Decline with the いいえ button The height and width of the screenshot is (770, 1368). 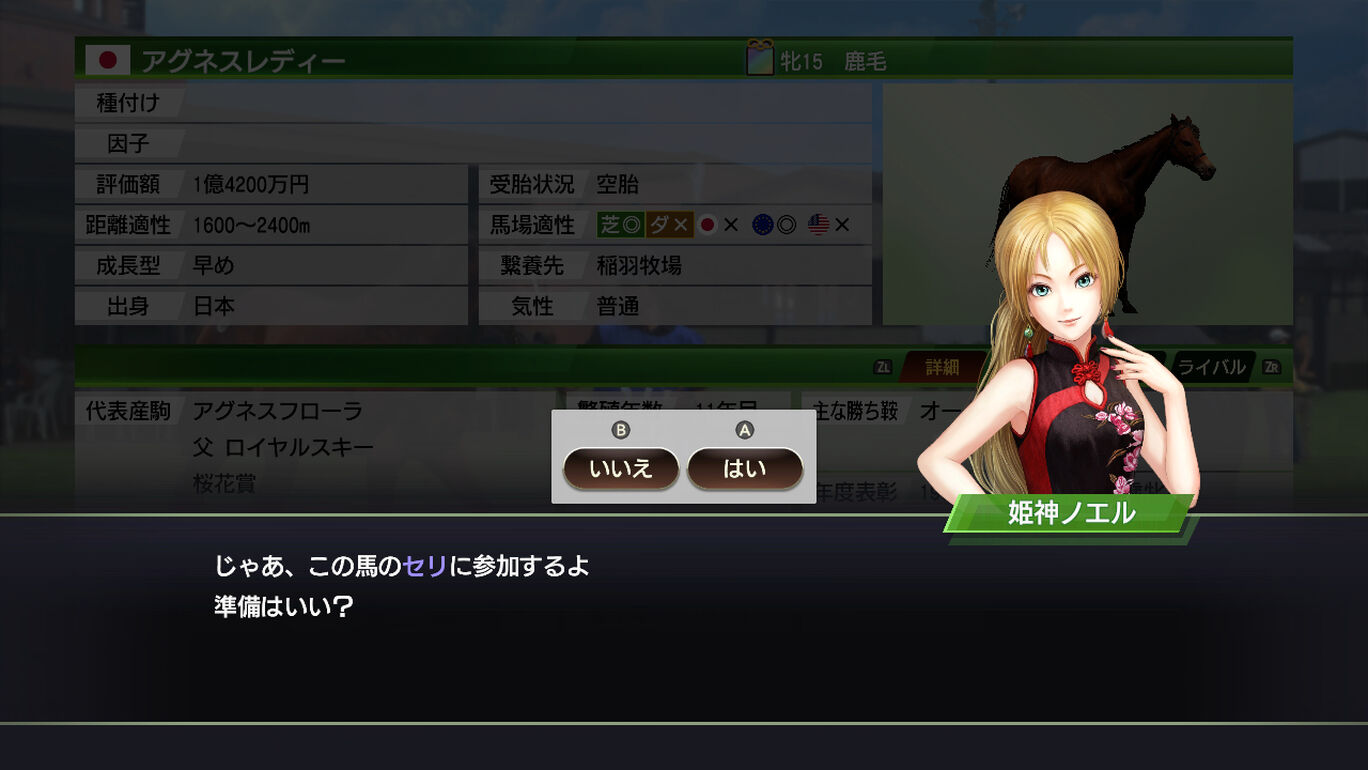[x=620, y=469]
